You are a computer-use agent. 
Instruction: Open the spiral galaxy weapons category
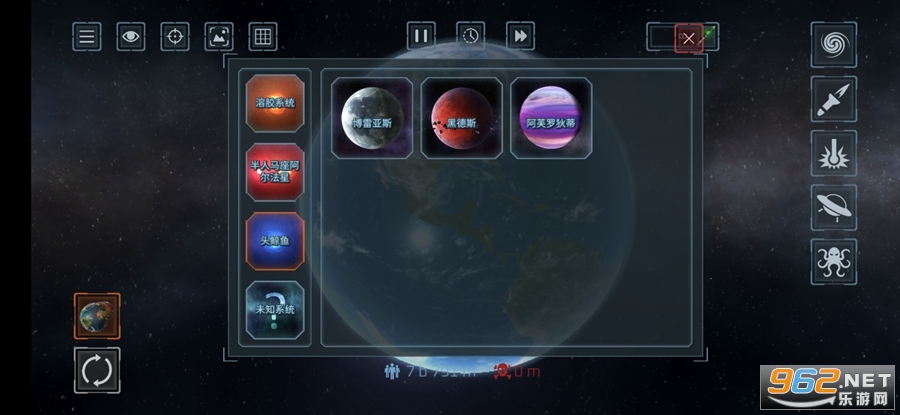(833, 45)
